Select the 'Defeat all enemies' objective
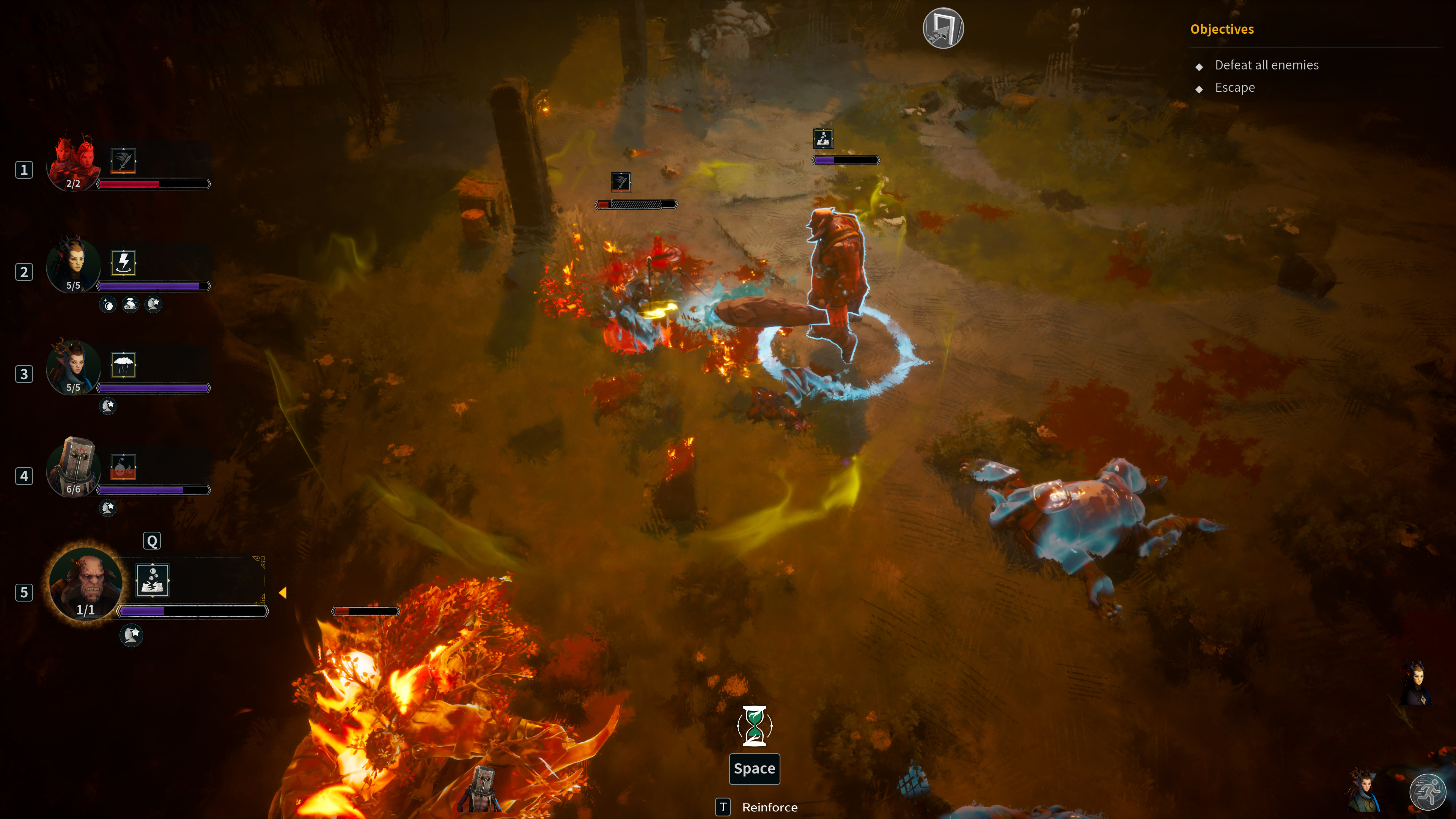The image size is (1456, 819). (x=1266, y=66)
